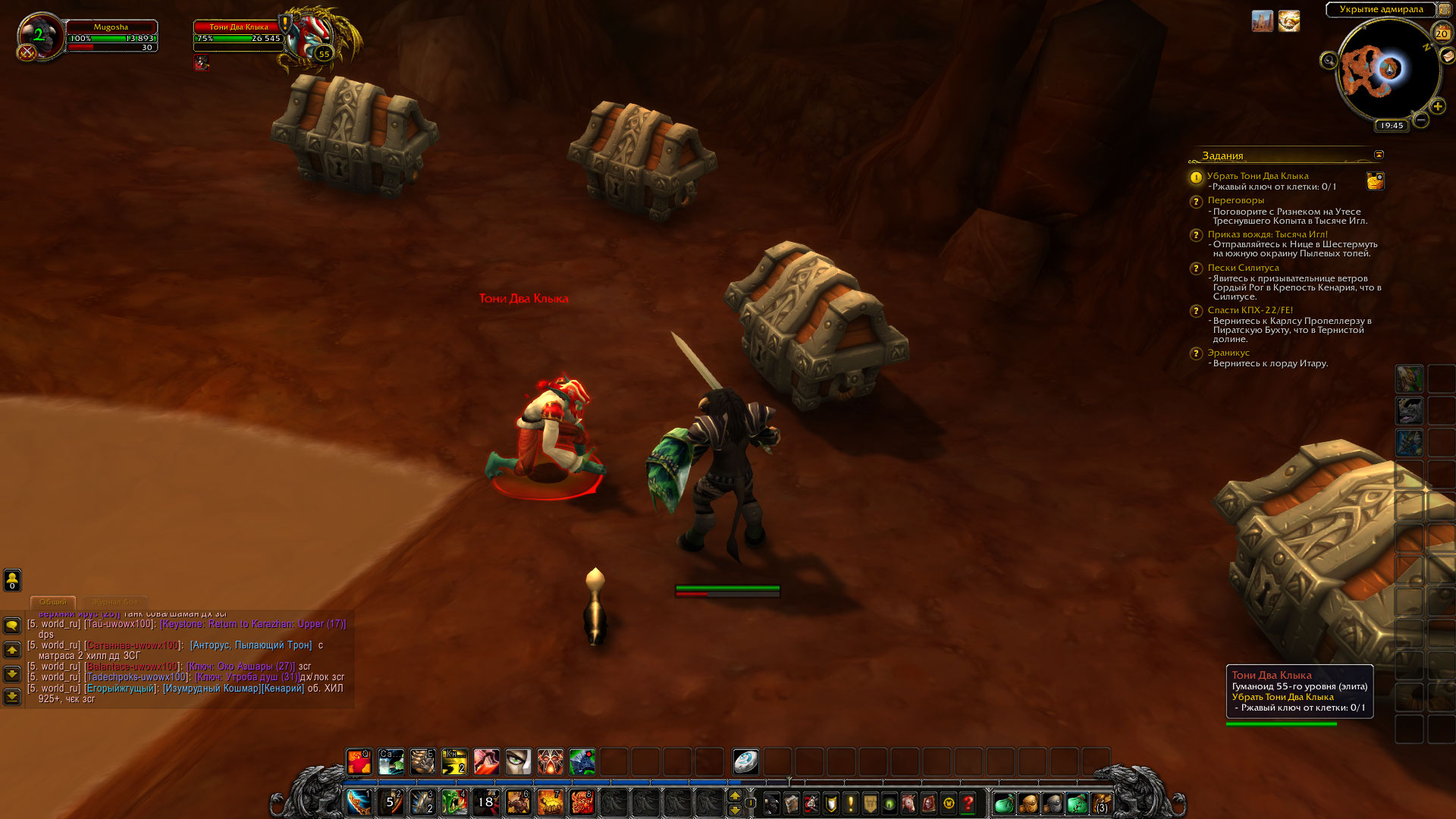Jump chat to the bottom with the underlined arrow
1456x819 pixels.
(12, 696)
